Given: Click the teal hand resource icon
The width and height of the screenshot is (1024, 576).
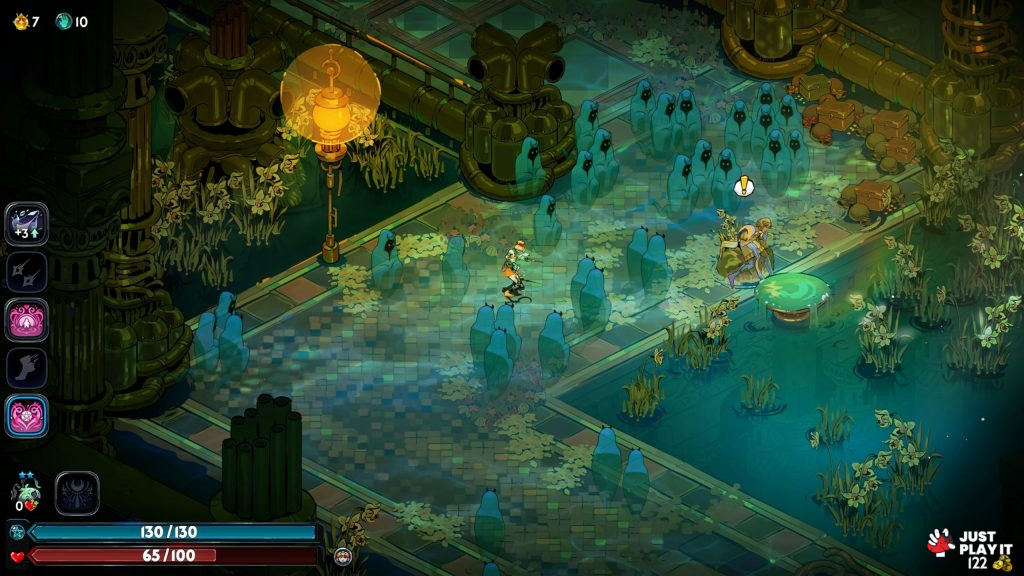Looking at the screenshot, I should click(x=64, y=21).
